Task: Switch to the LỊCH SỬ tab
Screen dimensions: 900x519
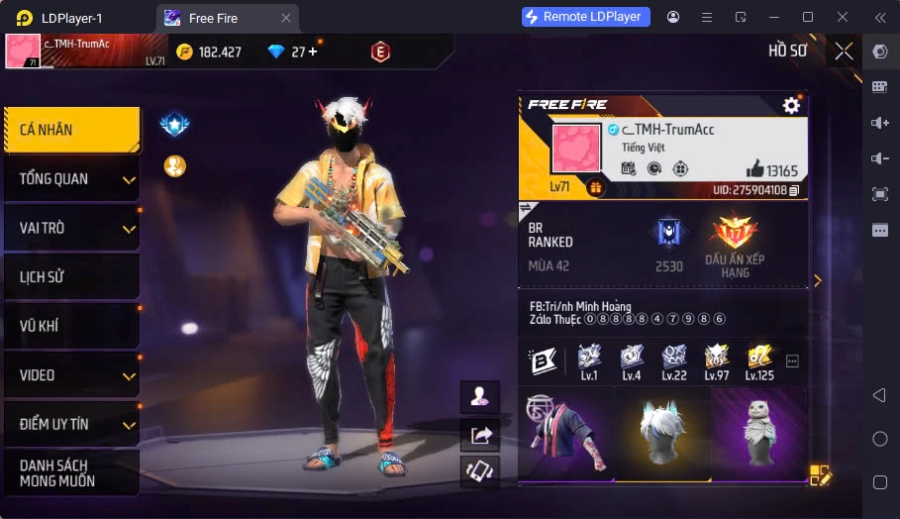Action: (x=70, y=277)
